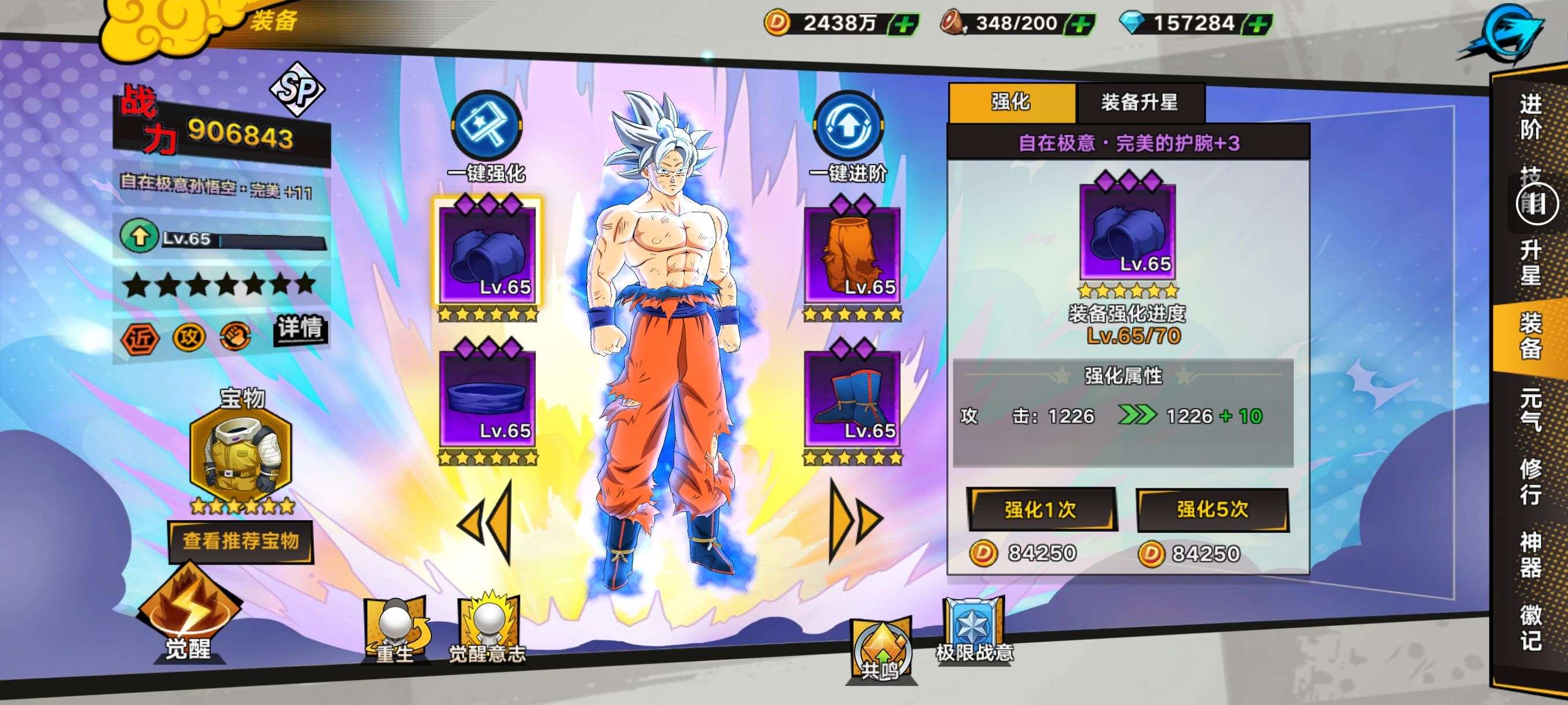Select the blue wristband equipment slot
Screen dimensions: 1568x705
tap(487, 254)
